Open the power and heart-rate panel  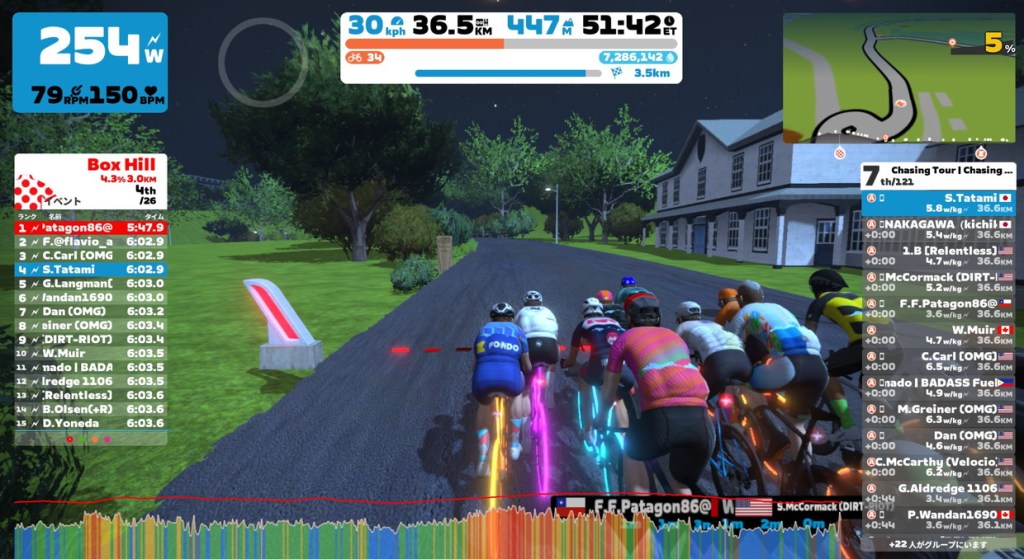pos(90,62)
